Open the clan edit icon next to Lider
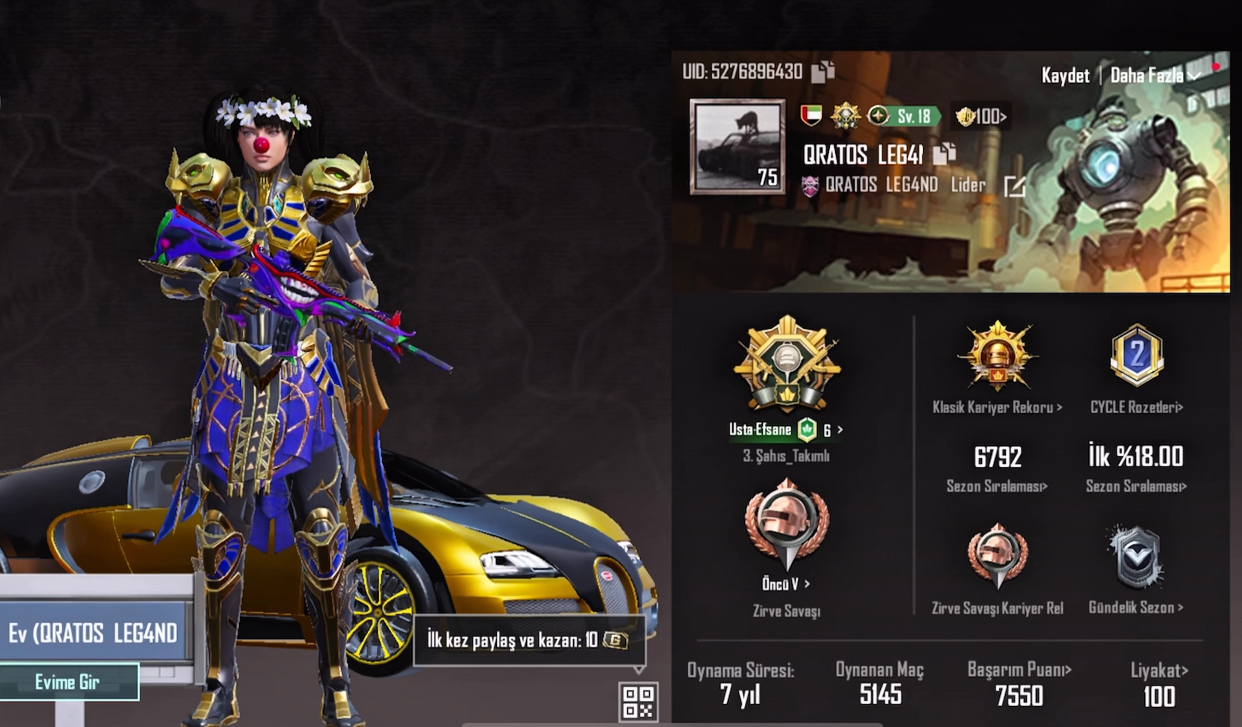 pyautogui.click(x=1014, y=186)
